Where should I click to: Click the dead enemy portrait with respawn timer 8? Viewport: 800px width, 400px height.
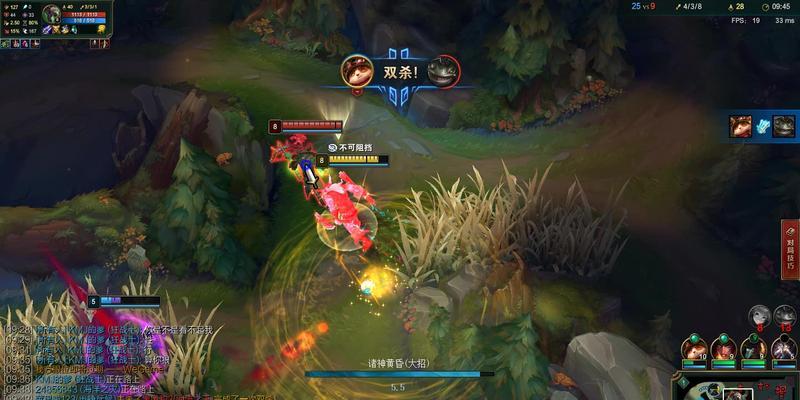pyautogui.click(x=759, y=316)
